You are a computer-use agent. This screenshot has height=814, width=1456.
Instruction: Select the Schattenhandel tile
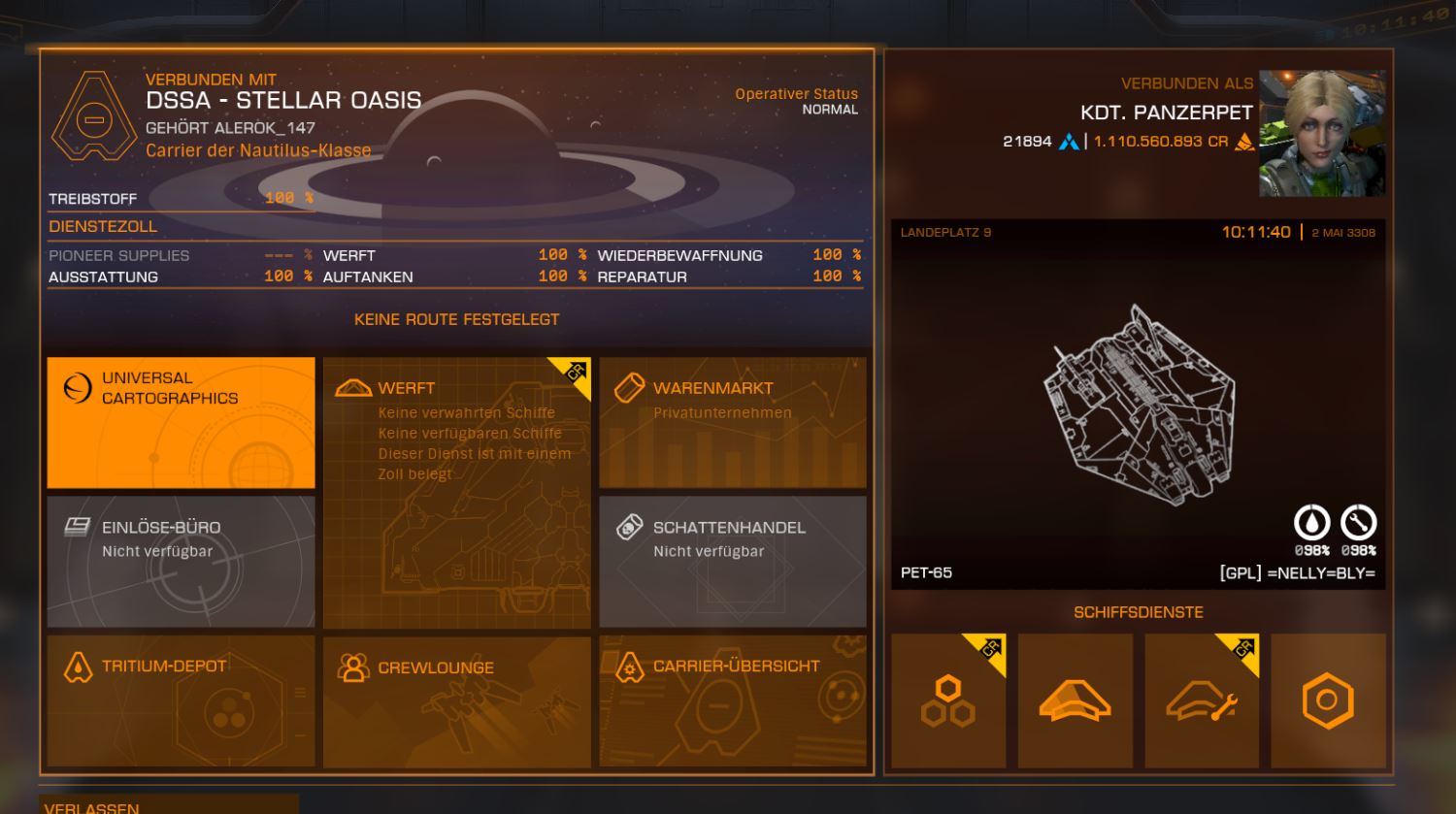point(732,561)
